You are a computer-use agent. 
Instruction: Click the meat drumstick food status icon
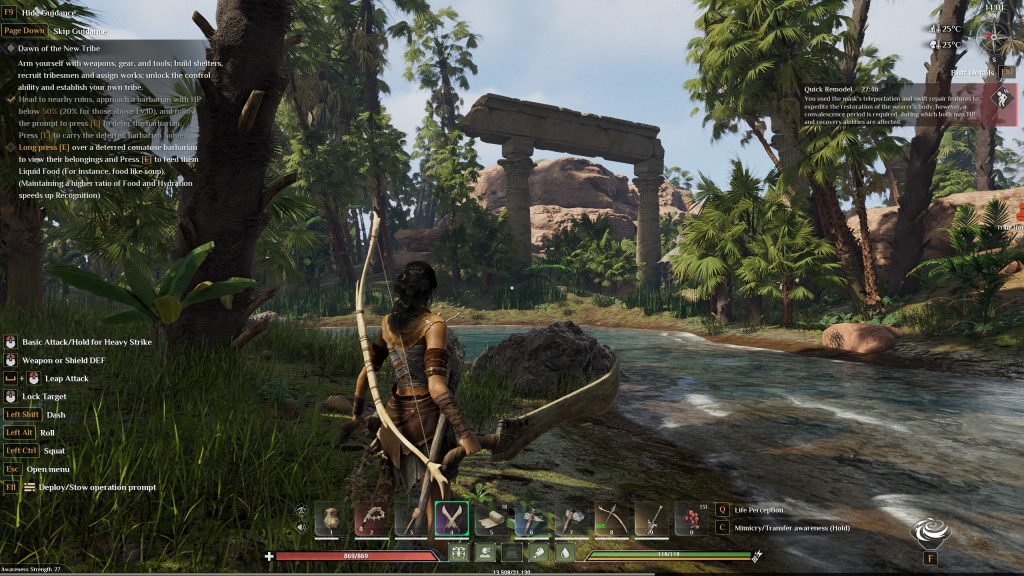(x=538, y=552)
